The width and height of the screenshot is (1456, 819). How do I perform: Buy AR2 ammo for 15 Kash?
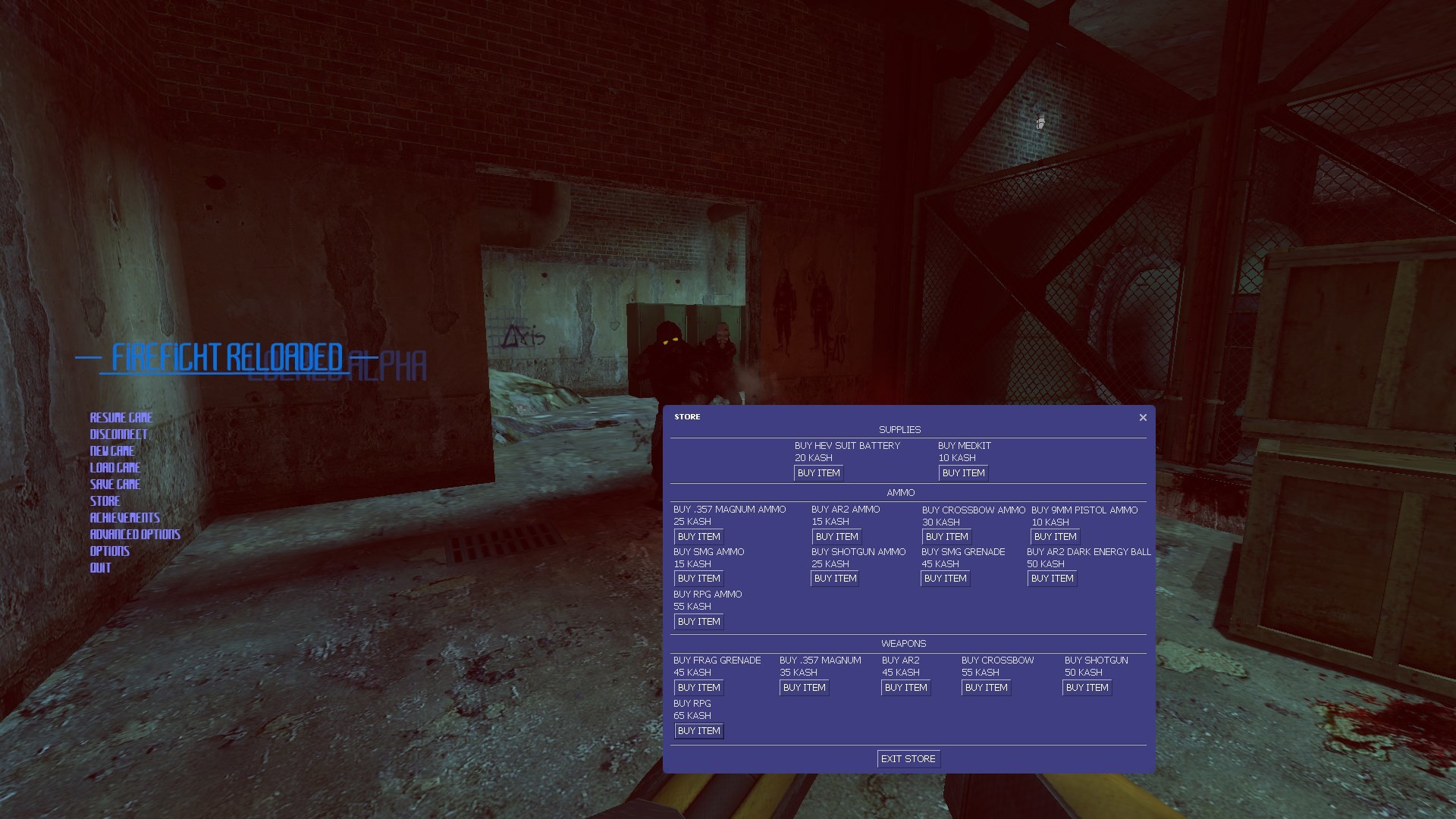pos(836,536)
